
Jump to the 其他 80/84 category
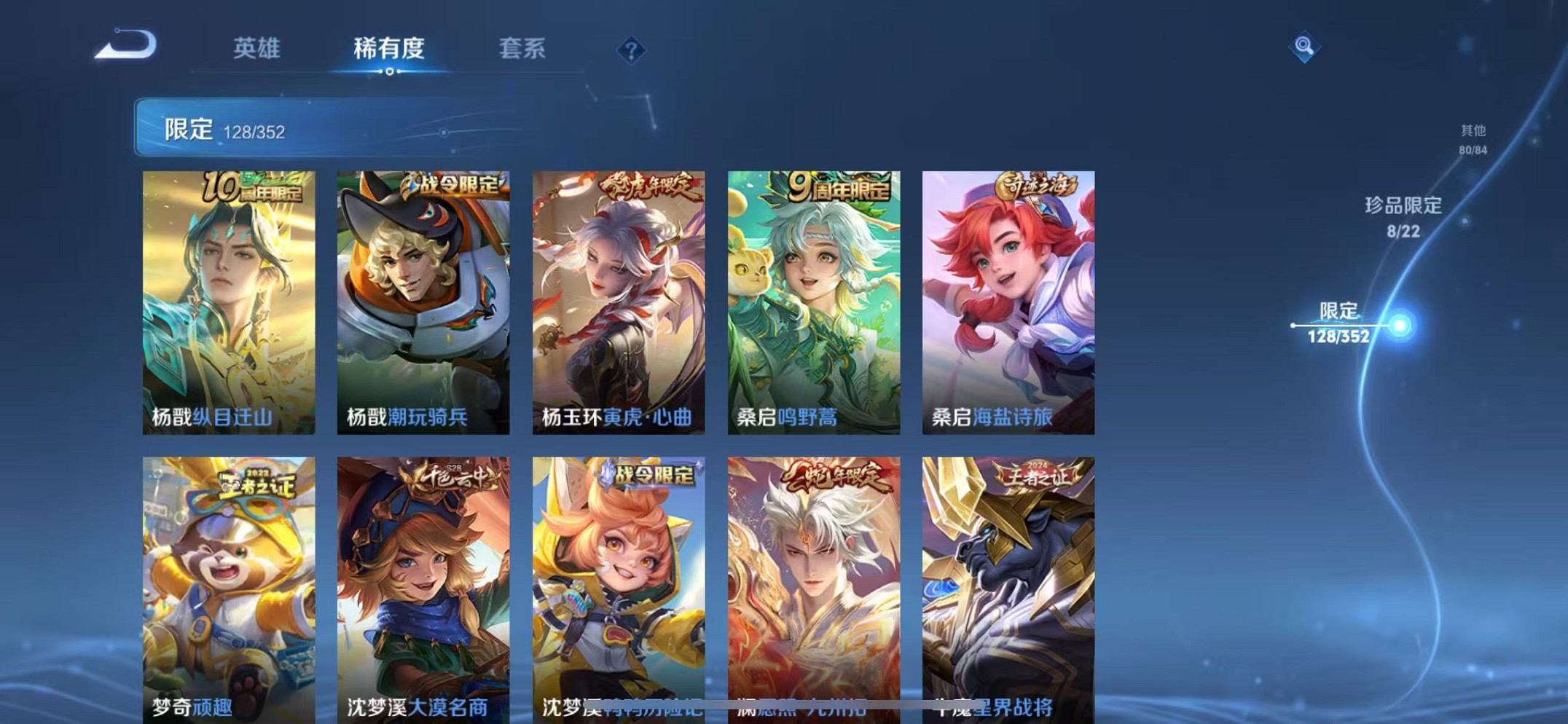pyautogui.click(x=1473, y=139)
